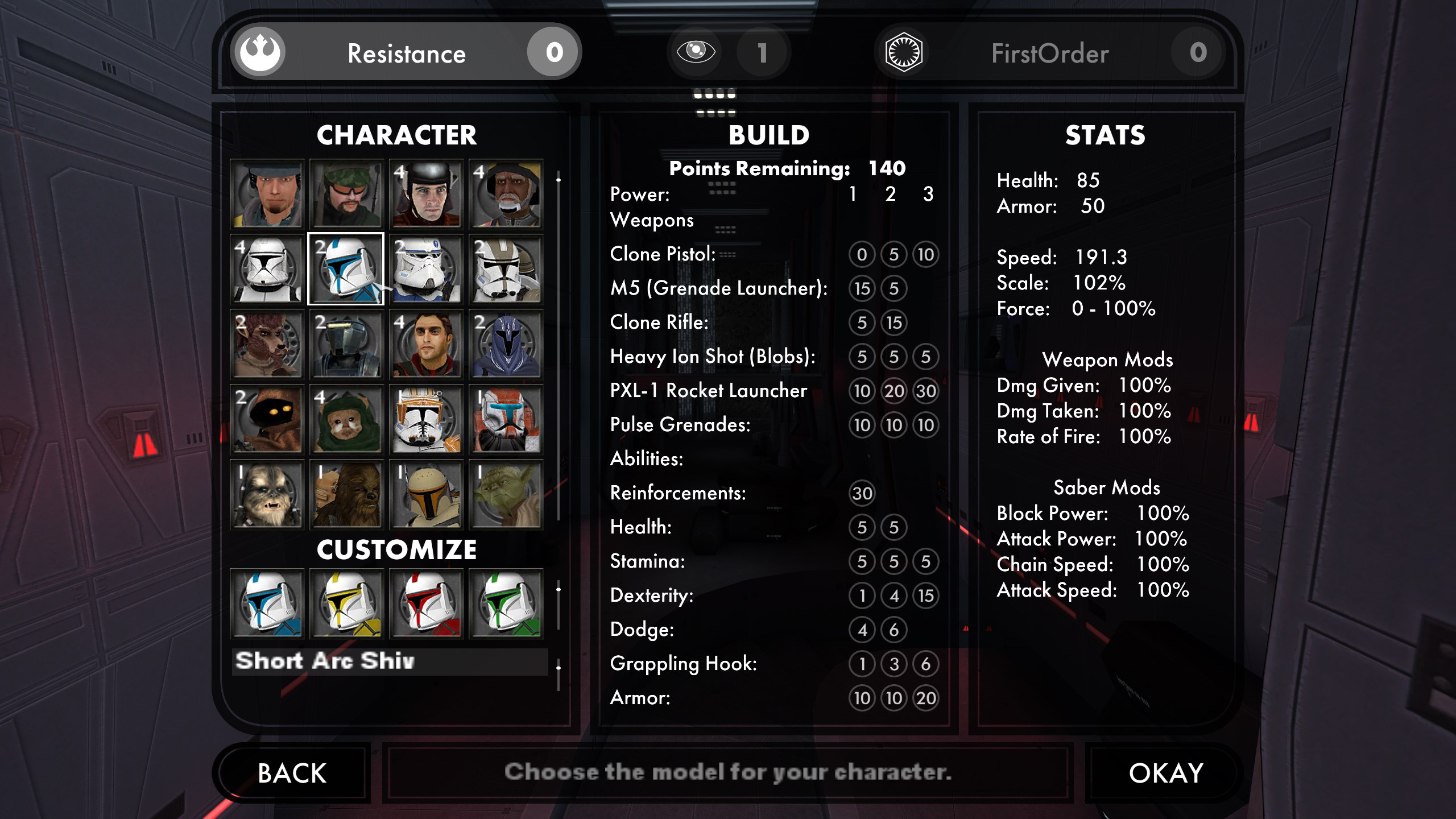
Task: Select the Ewok character portrait
Action: click(x=347, y=419)
